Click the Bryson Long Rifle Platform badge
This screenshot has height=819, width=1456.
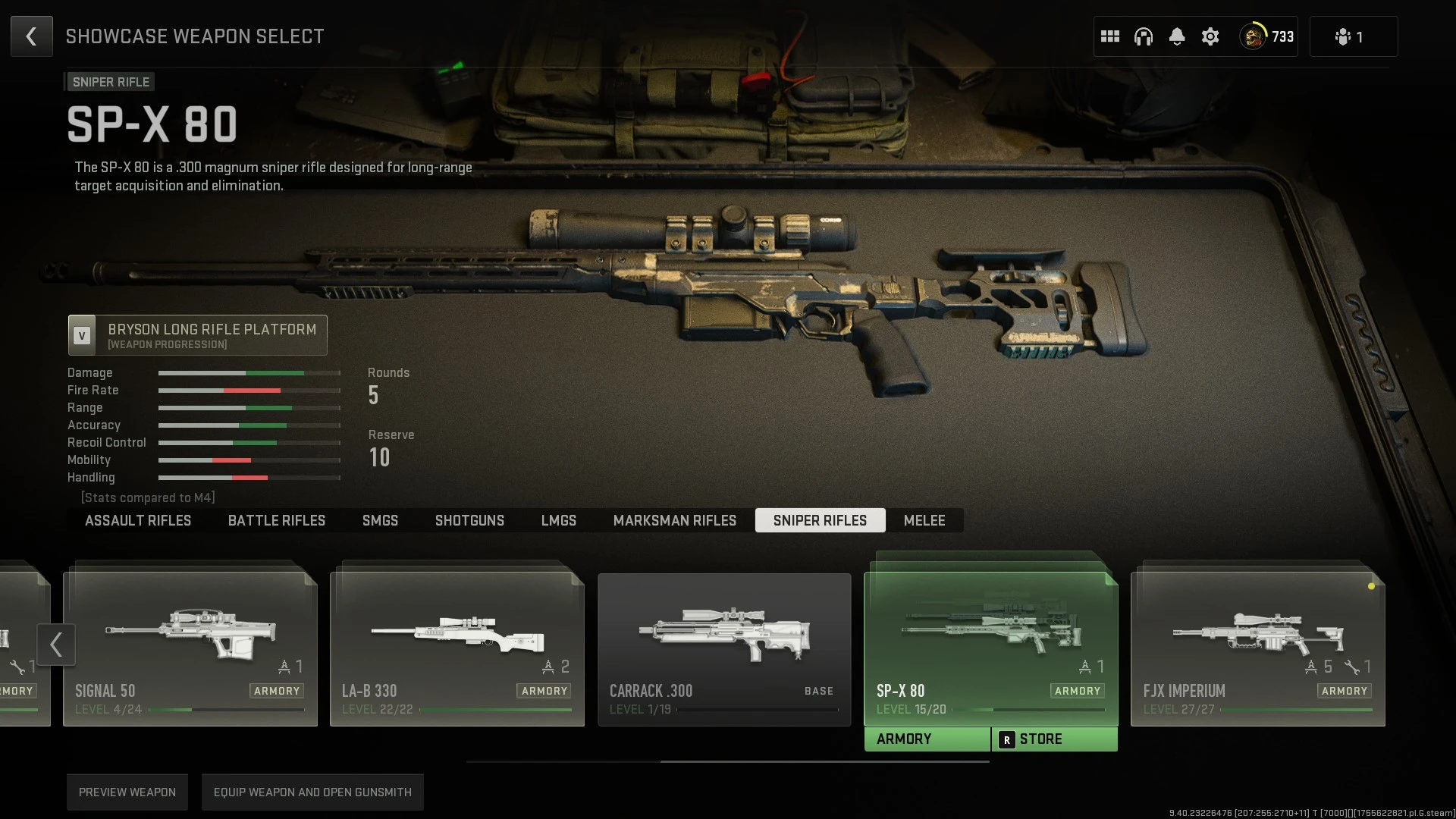point(197,335)
